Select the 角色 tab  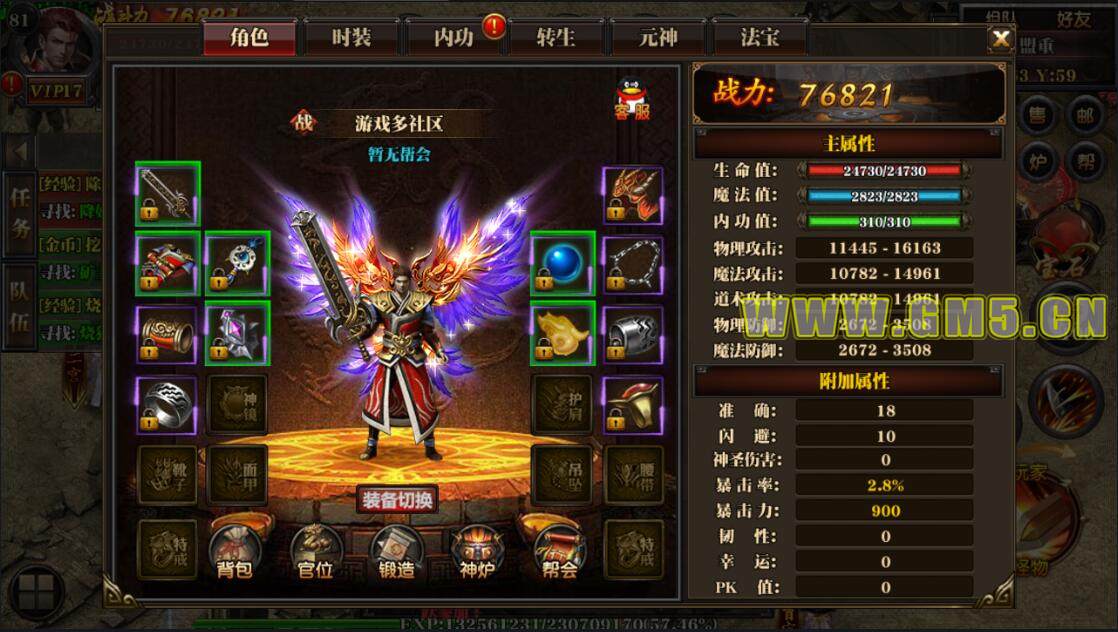click(249, 38)
